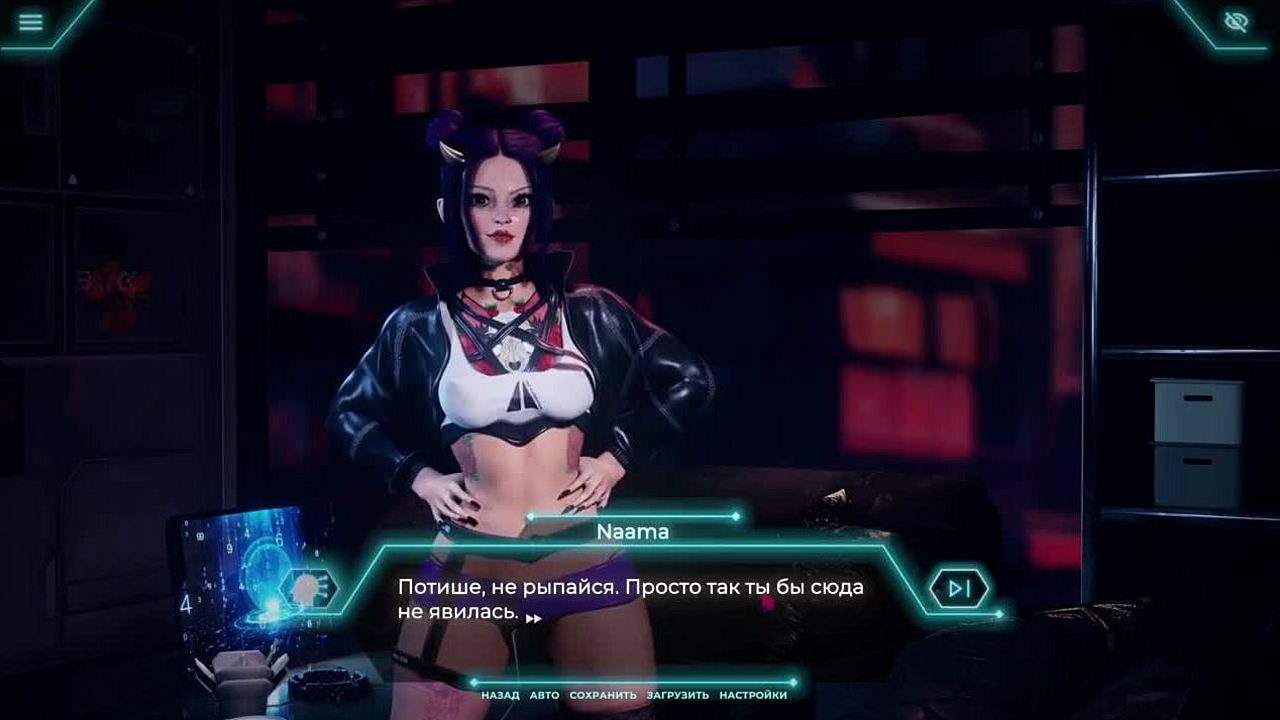
Task: Save the game via СОХРАНИТЬ
Action: coord(603,695)
